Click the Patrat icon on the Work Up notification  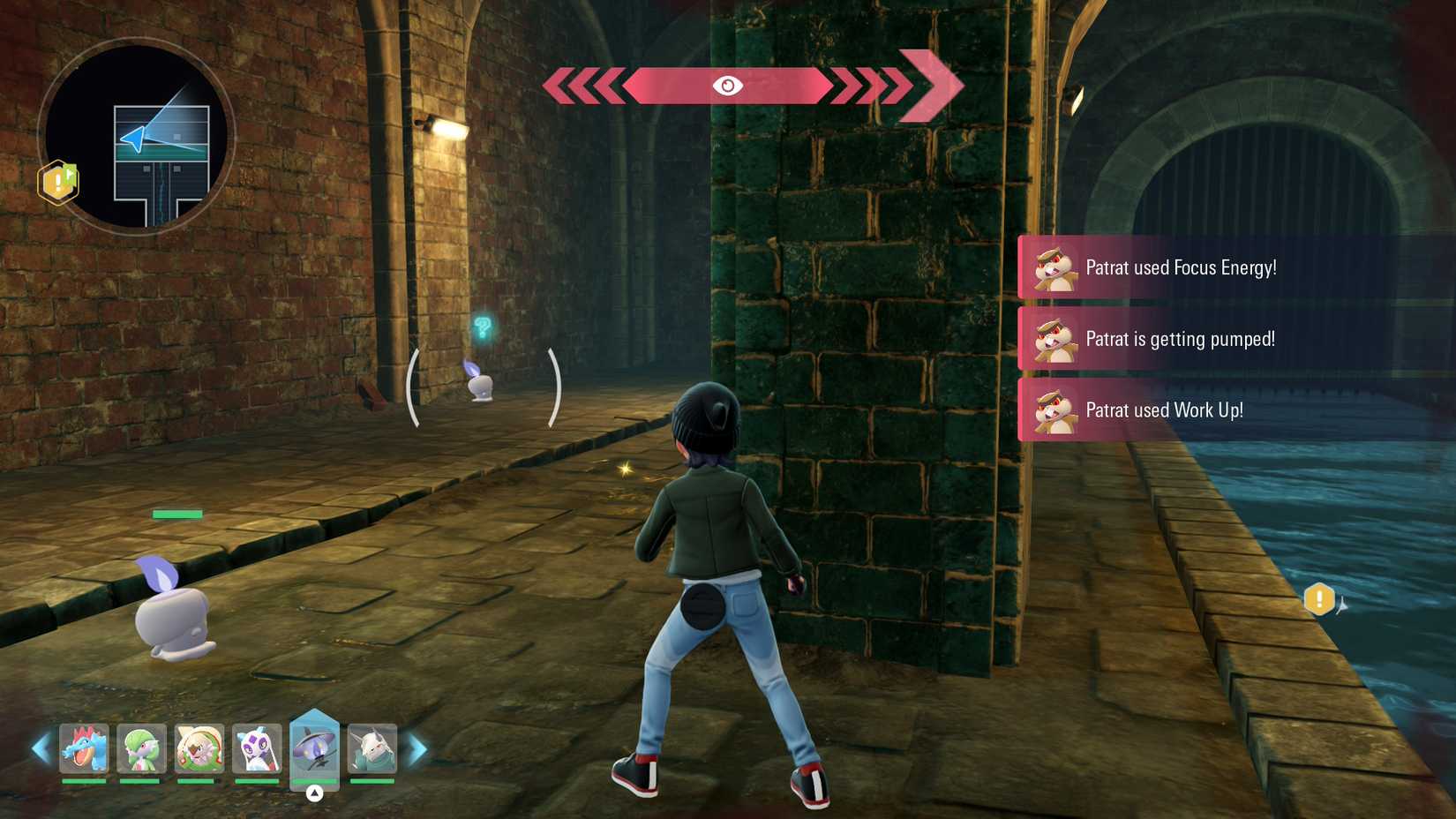[x=1055, y=410]
